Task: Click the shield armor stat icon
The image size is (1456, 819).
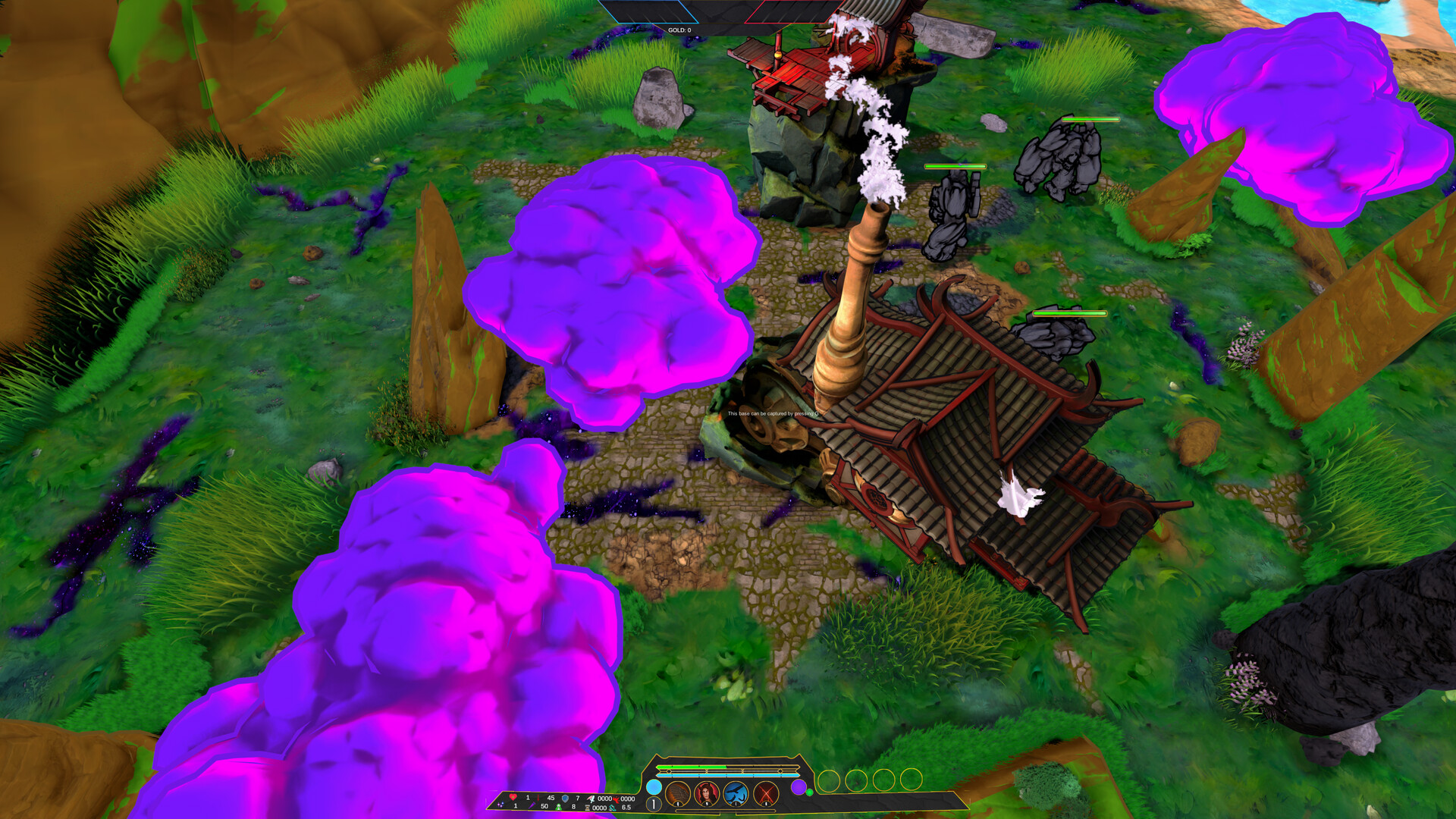Action: coord(565,797)
